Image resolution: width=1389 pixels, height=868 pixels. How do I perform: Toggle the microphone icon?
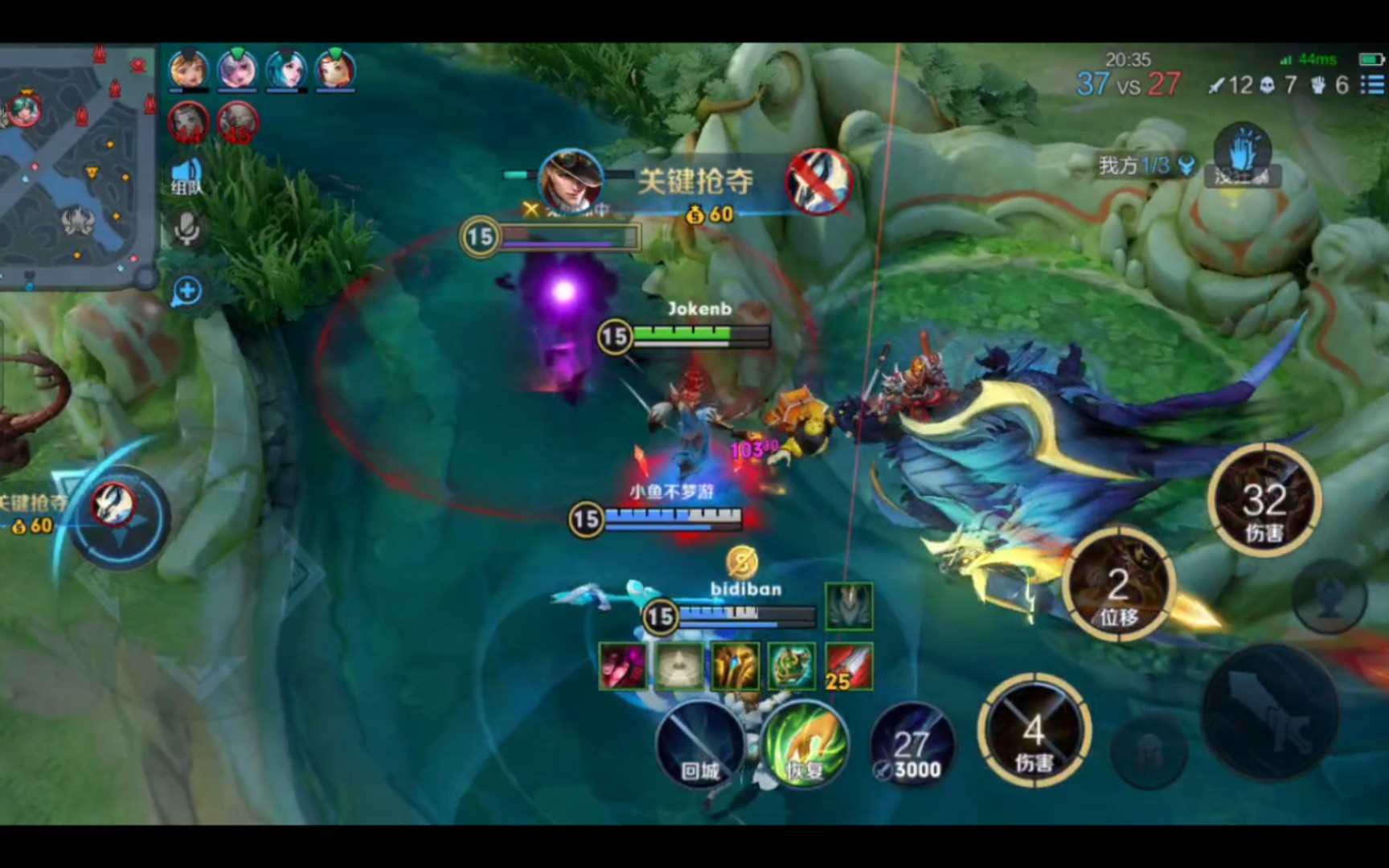pos(186,230)
